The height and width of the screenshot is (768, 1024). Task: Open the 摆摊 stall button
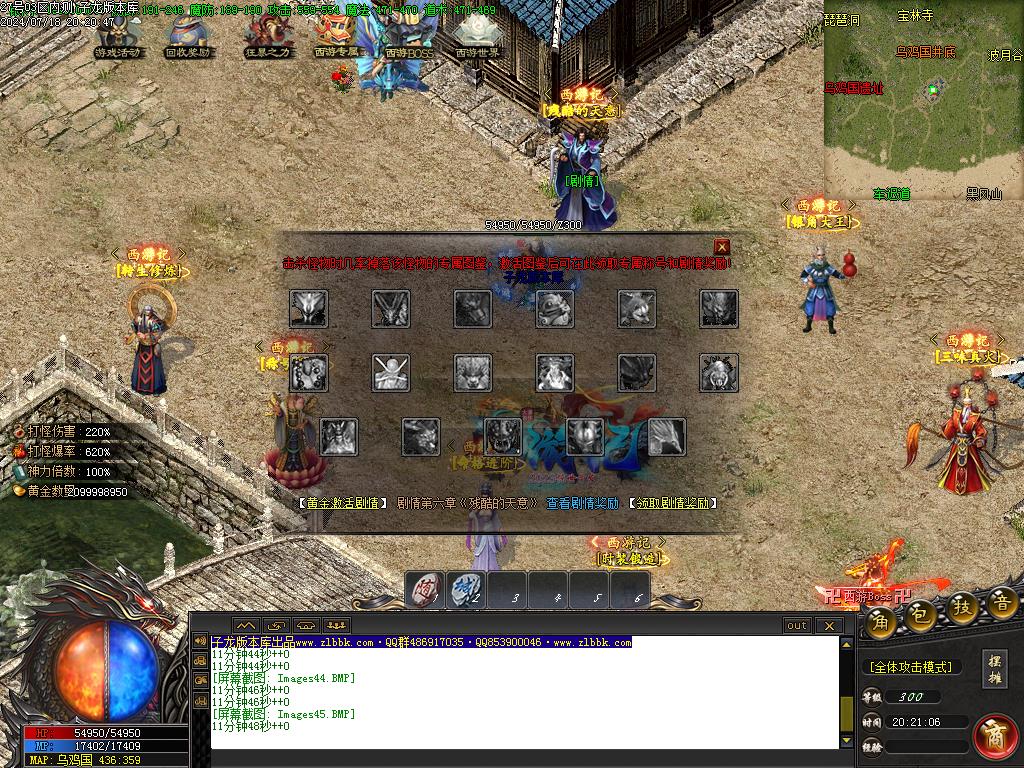click(995, 669)
